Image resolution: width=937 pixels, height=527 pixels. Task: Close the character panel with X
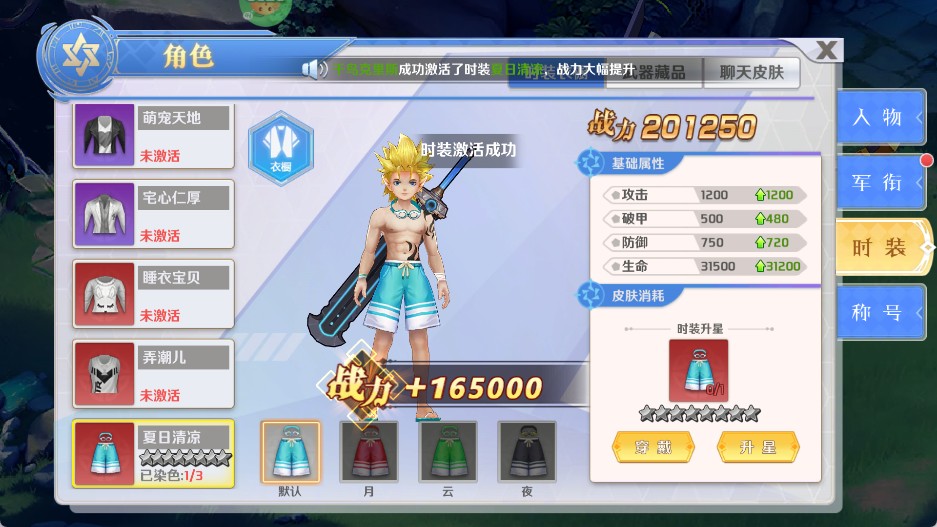coord(827,51)
